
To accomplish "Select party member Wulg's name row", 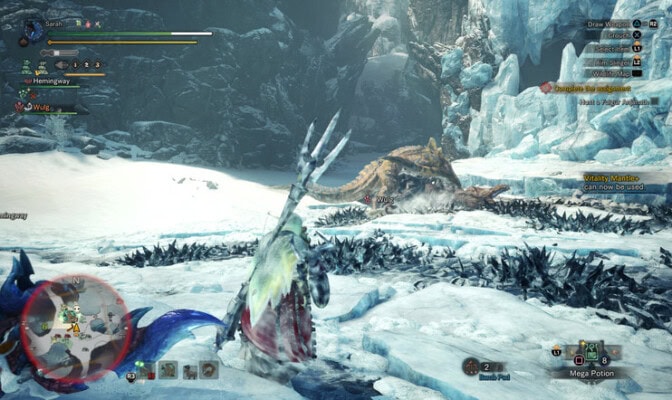I will pyautogui.click(x=38, y=105).
